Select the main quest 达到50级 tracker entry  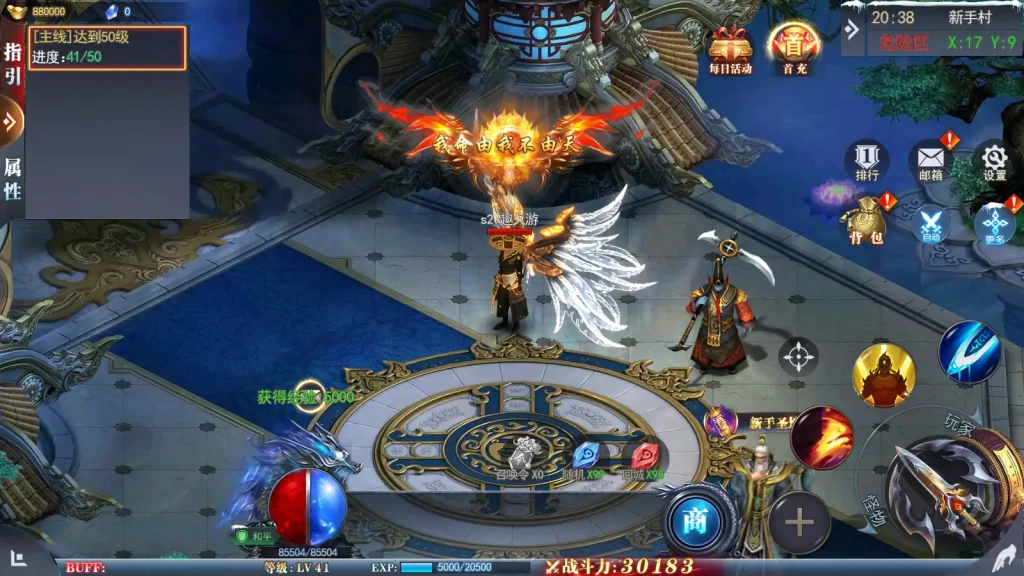[107, 47]
